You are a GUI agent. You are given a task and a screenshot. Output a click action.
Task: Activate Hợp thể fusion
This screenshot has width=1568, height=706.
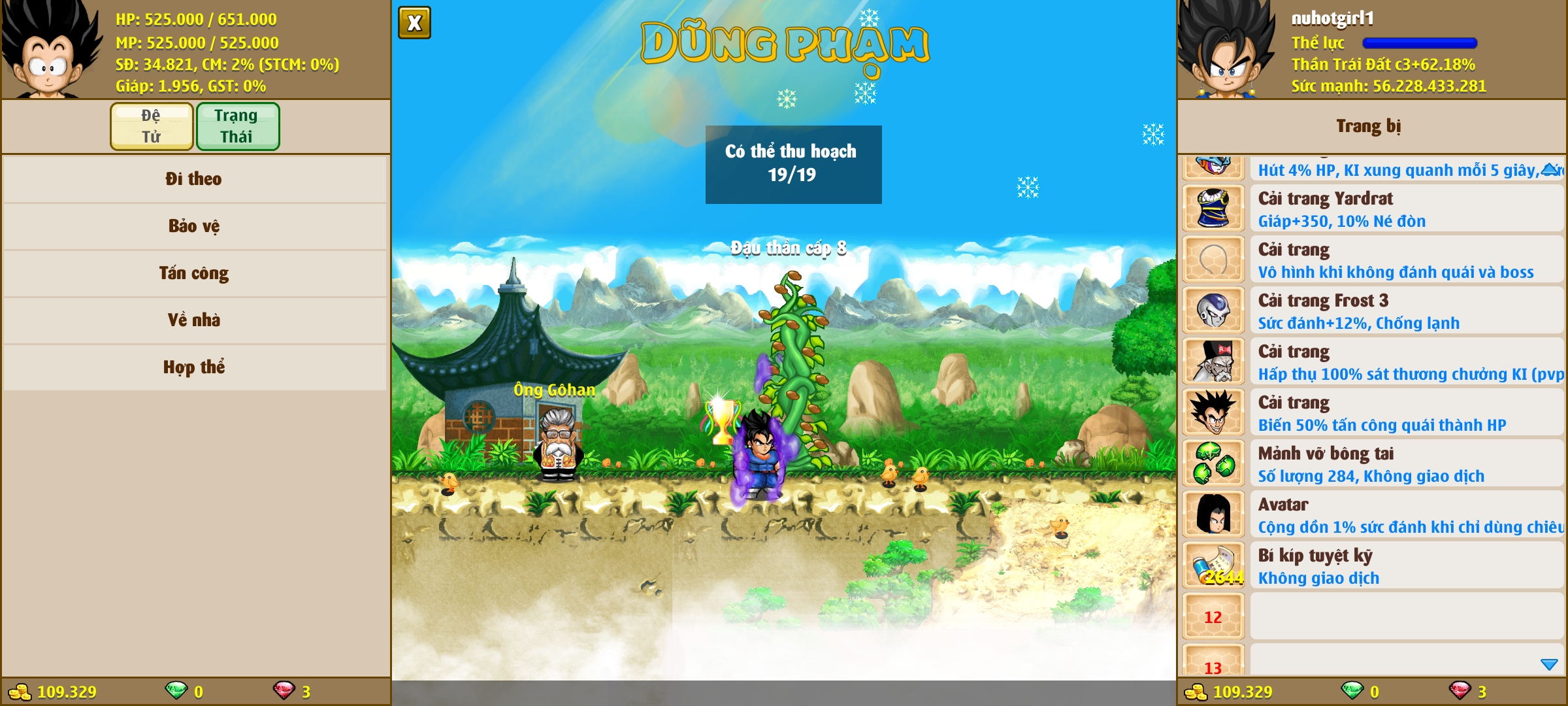[x=194, y=367]
